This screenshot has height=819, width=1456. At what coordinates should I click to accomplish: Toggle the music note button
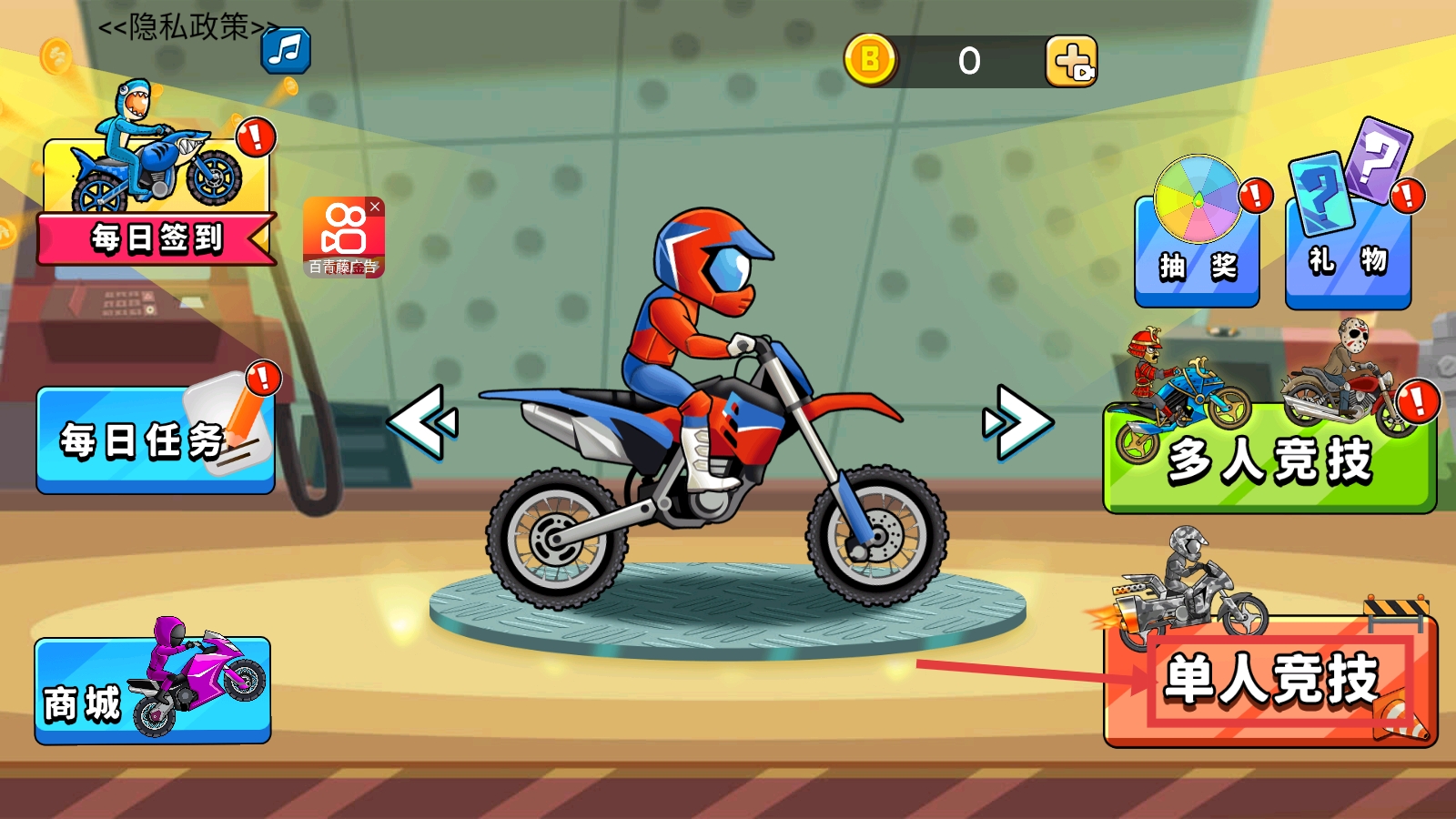pos(286,49)
